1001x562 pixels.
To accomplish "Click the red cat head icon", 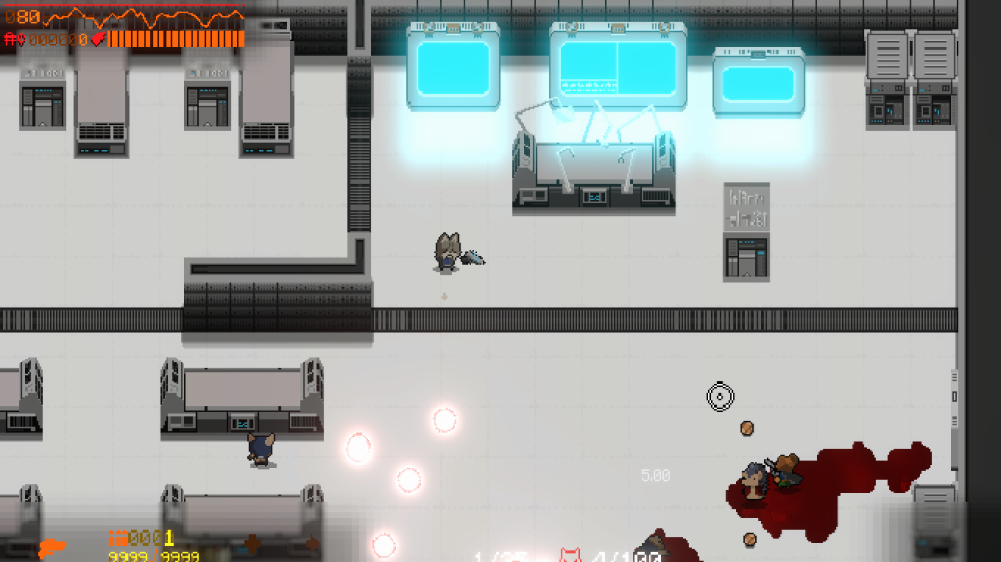I will pos(571,555).
